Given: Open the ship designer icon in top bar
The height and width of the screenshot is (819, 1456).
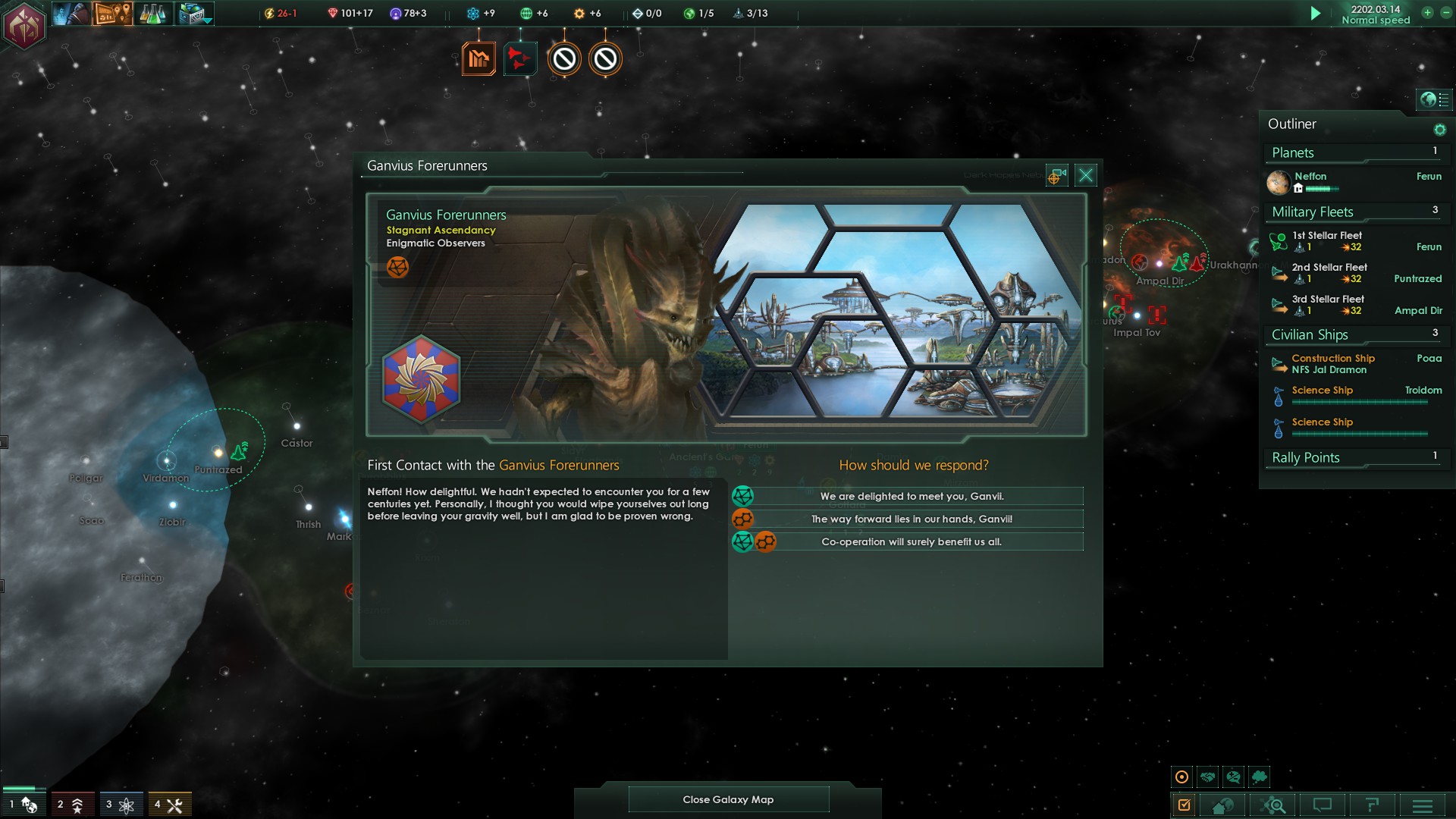Looking at the screenshot, I should (194, 14).
